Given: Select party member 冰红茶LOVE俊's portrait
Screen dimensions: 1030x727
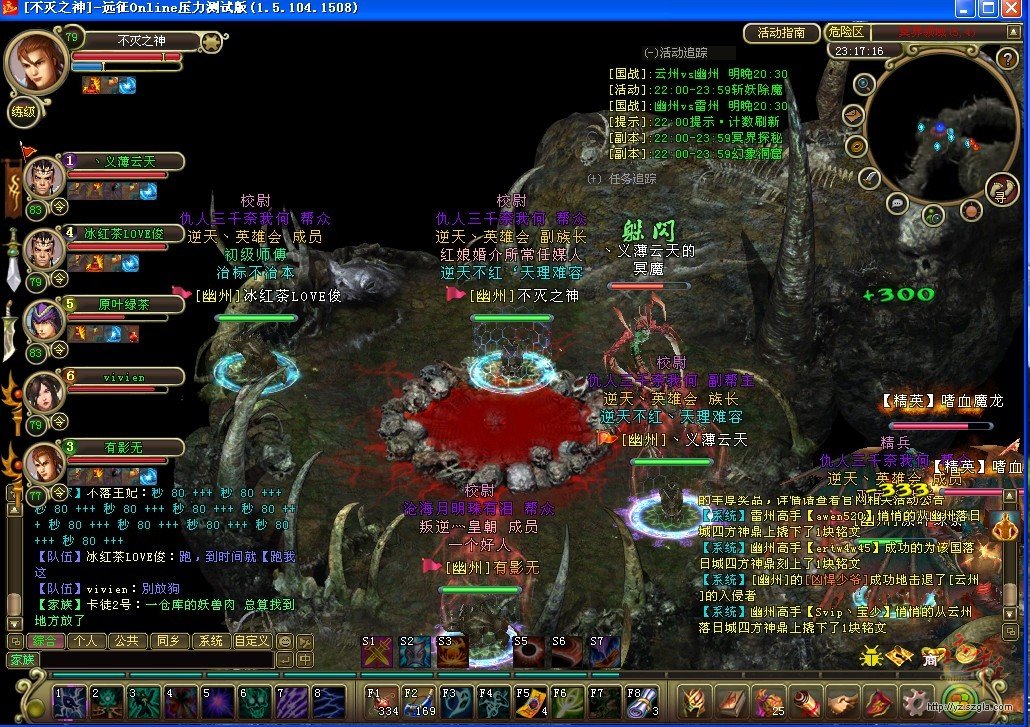Looking at the screenshot, I should [x=44, y=250].
